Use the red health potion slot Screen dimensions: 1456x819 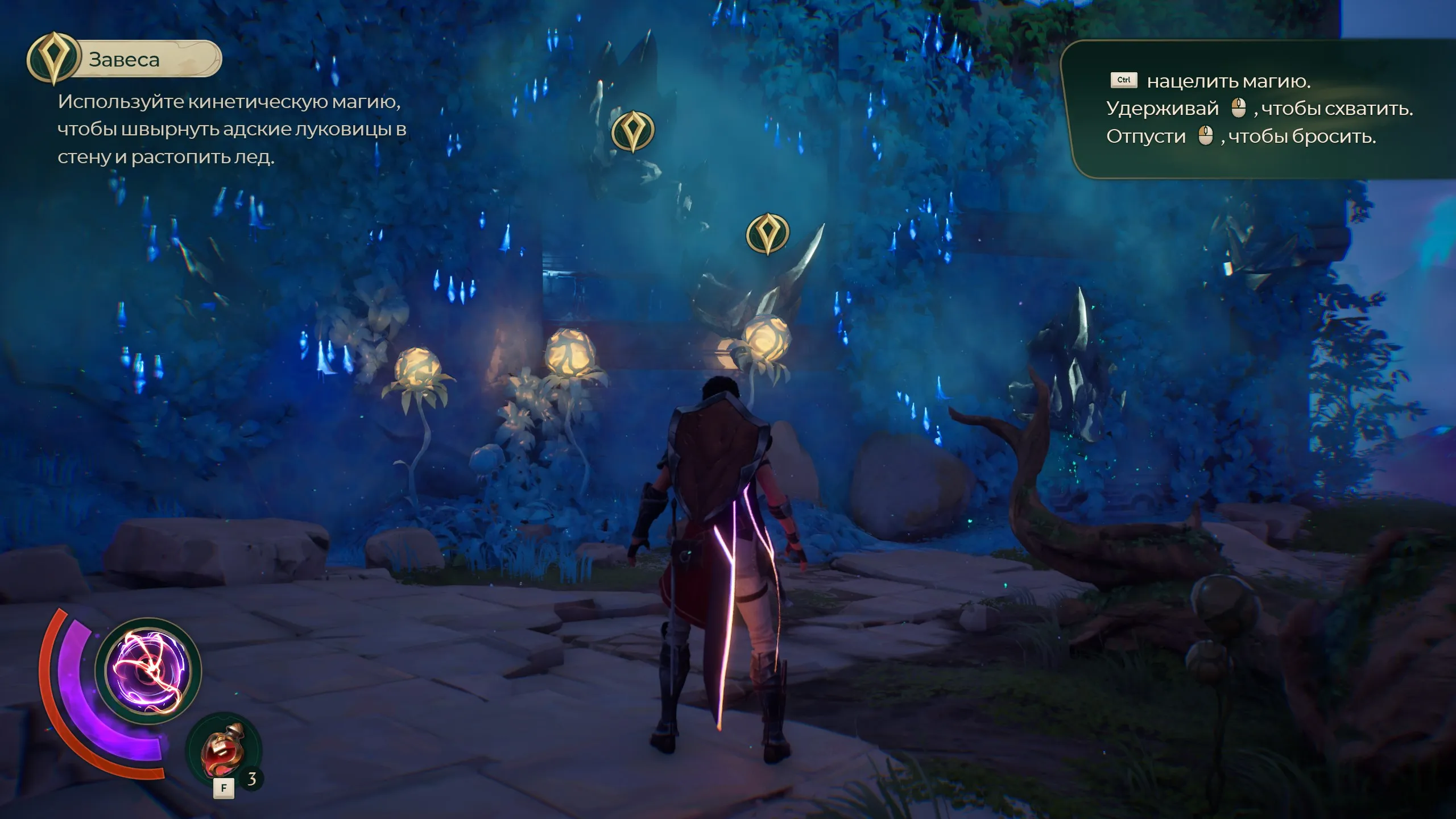click(224, 751)
